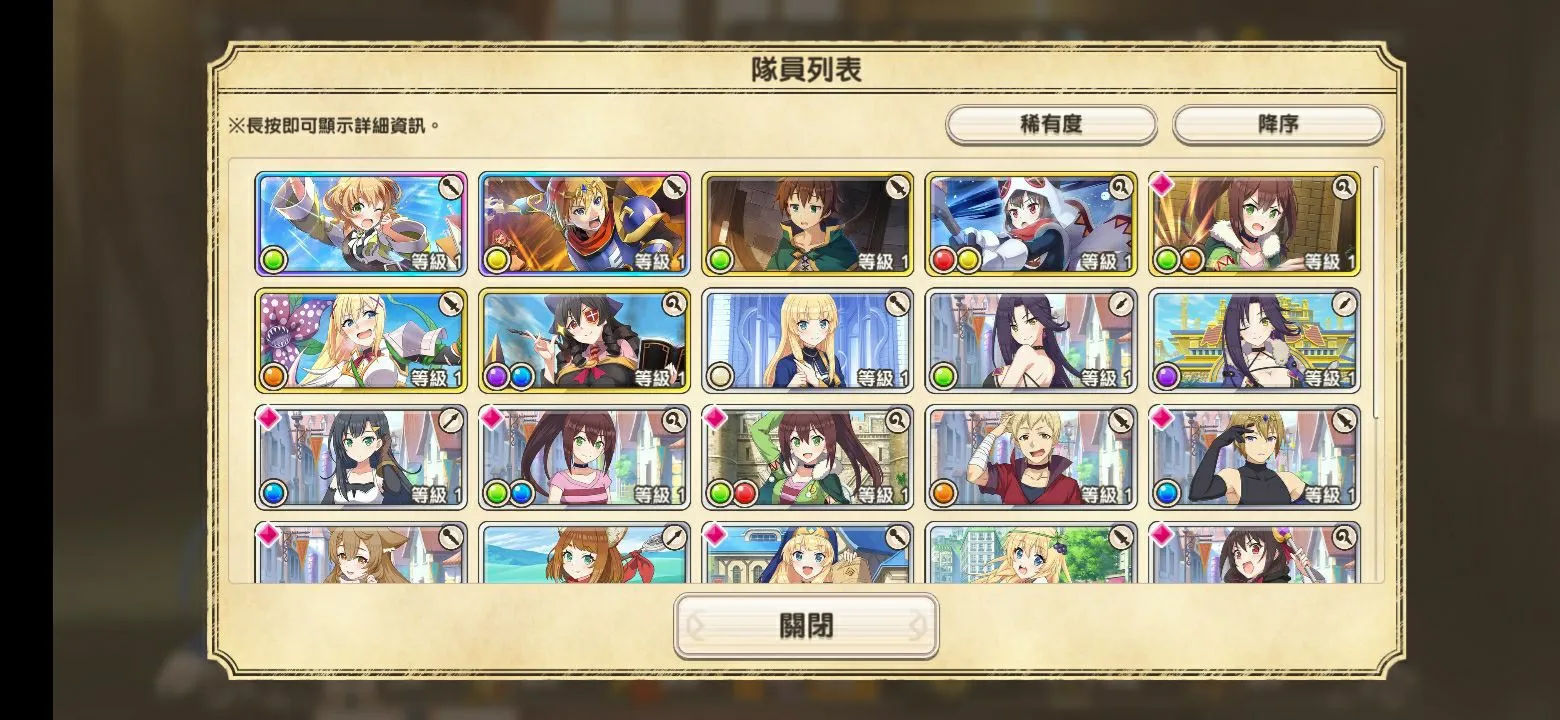Viewport: 1560px width, 720px height.
Task: Select the winking blonde girl card with ocean background
Action: pos(361,224)
